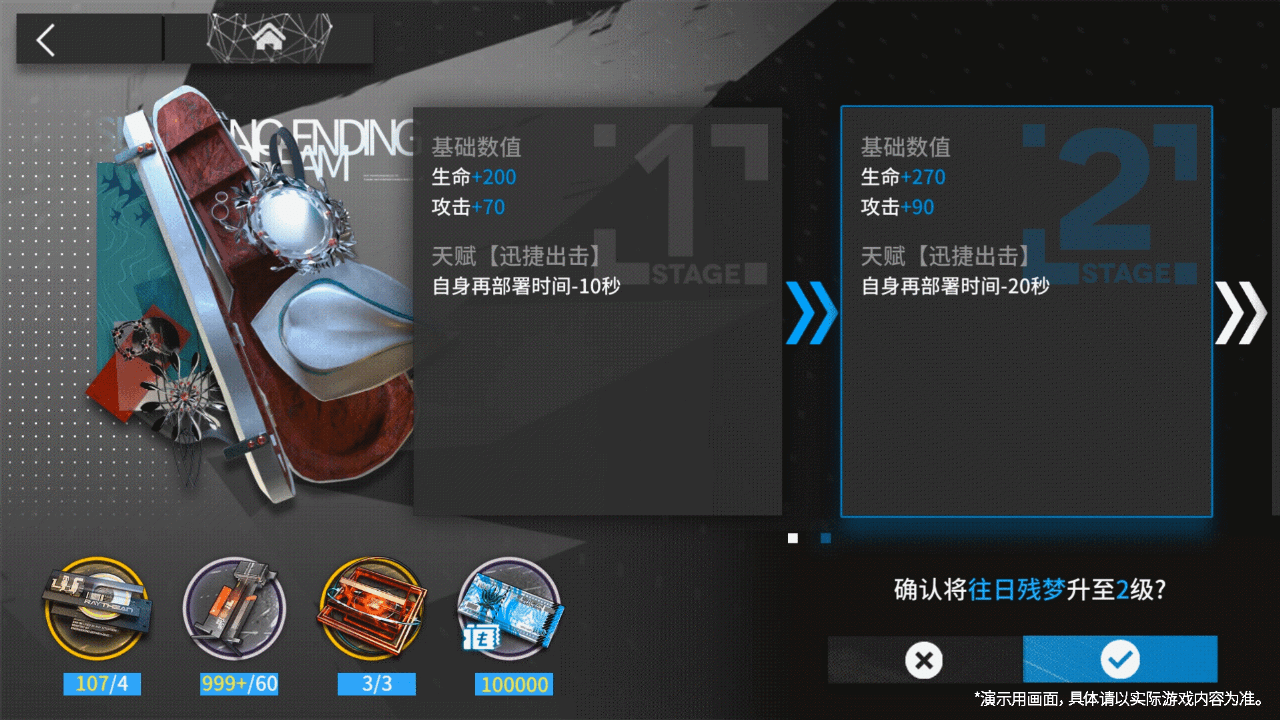Cancel the upgrade with the X button
Image resolution: width=1280 pixels, height=720 pixels.
(x=923, y=660)
